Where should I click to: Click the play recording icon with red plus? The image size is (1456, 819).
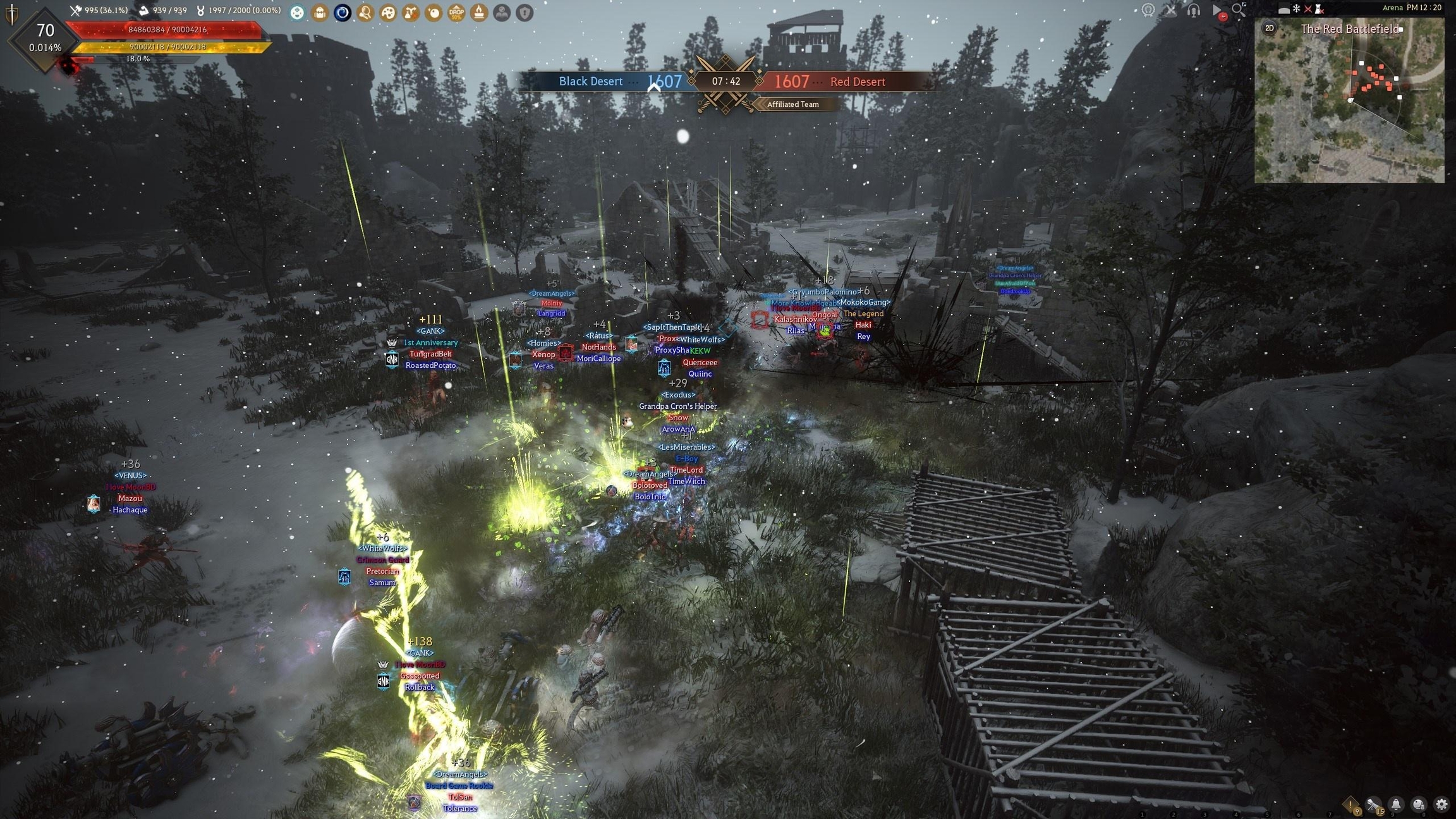click(1217, 11)
